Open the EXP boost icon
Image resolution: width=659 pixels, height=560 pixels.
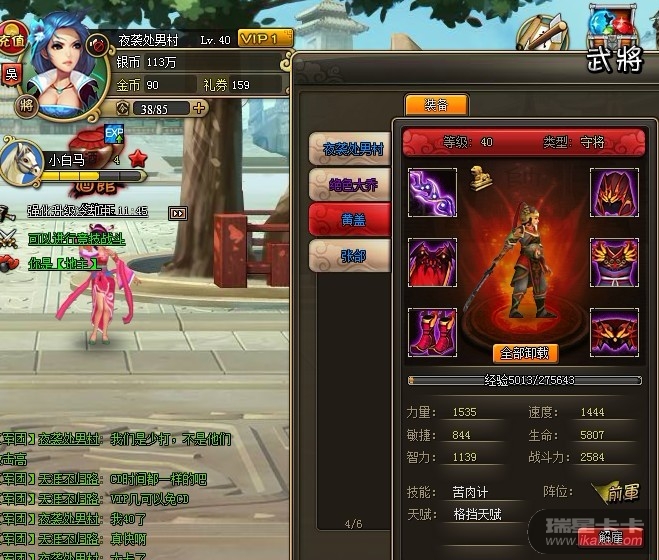[x=114, y=133]
